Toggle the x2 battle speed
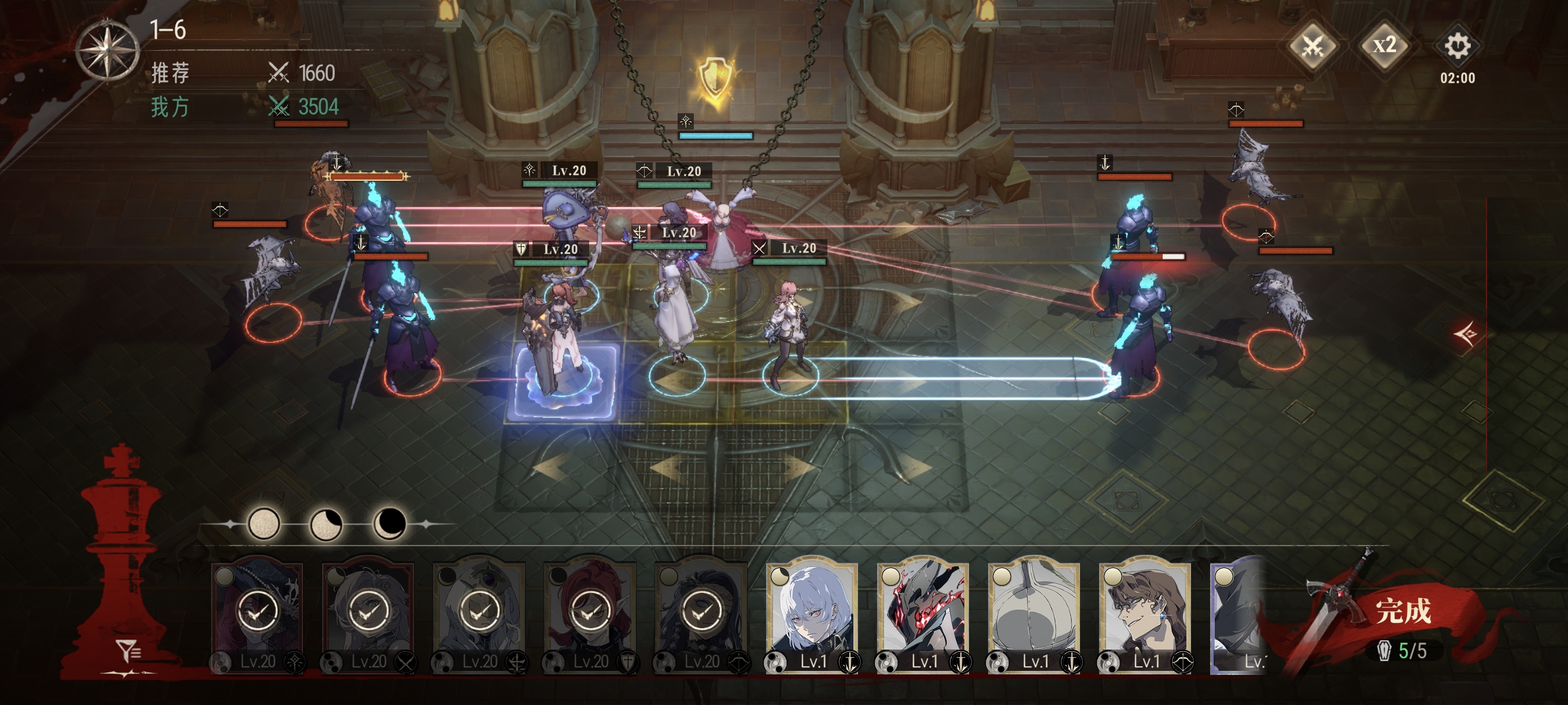Screen dimensions: 1568x705 click(x=1384, y=46)
